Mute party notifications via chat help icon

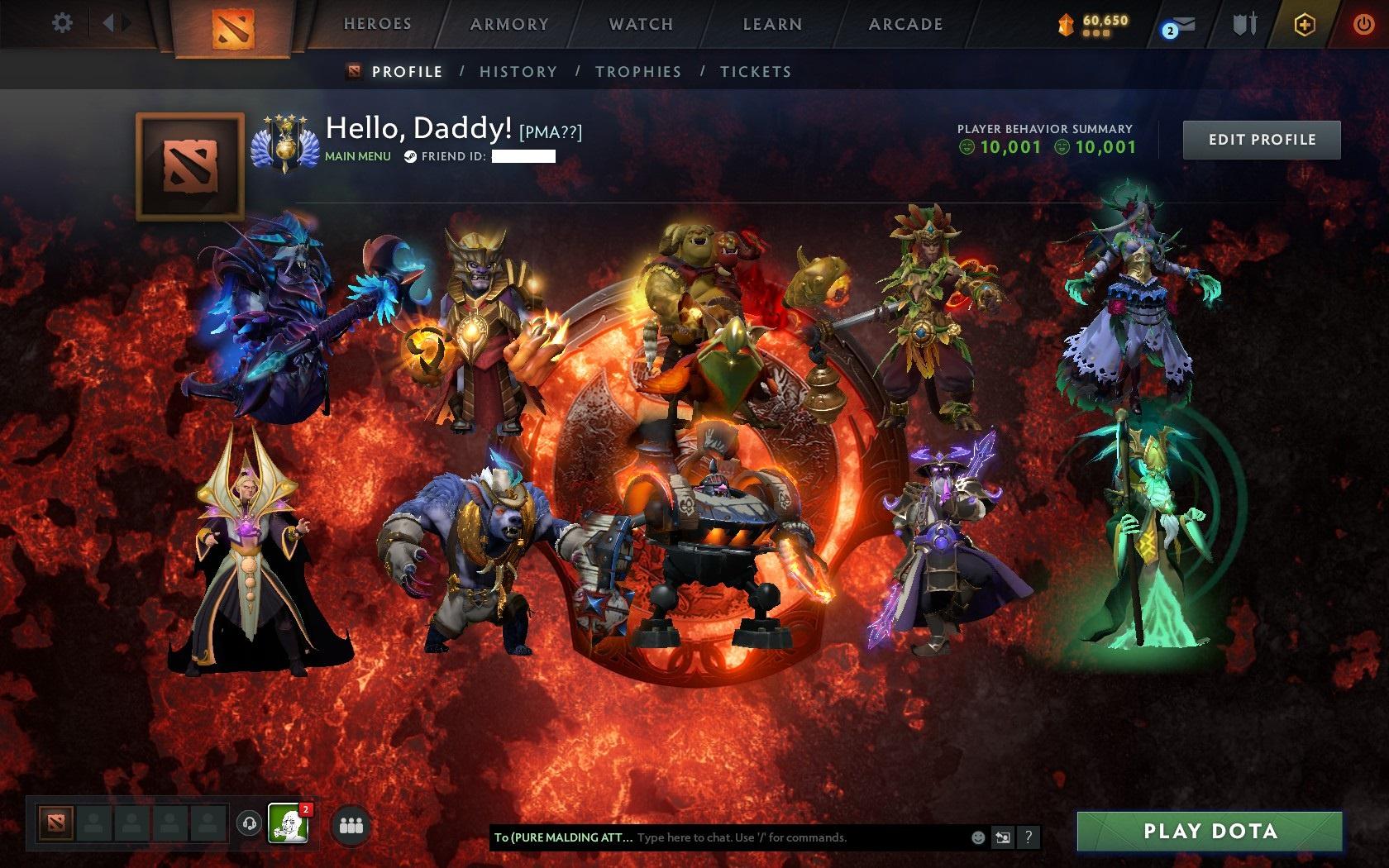[x=1029, y=837]
